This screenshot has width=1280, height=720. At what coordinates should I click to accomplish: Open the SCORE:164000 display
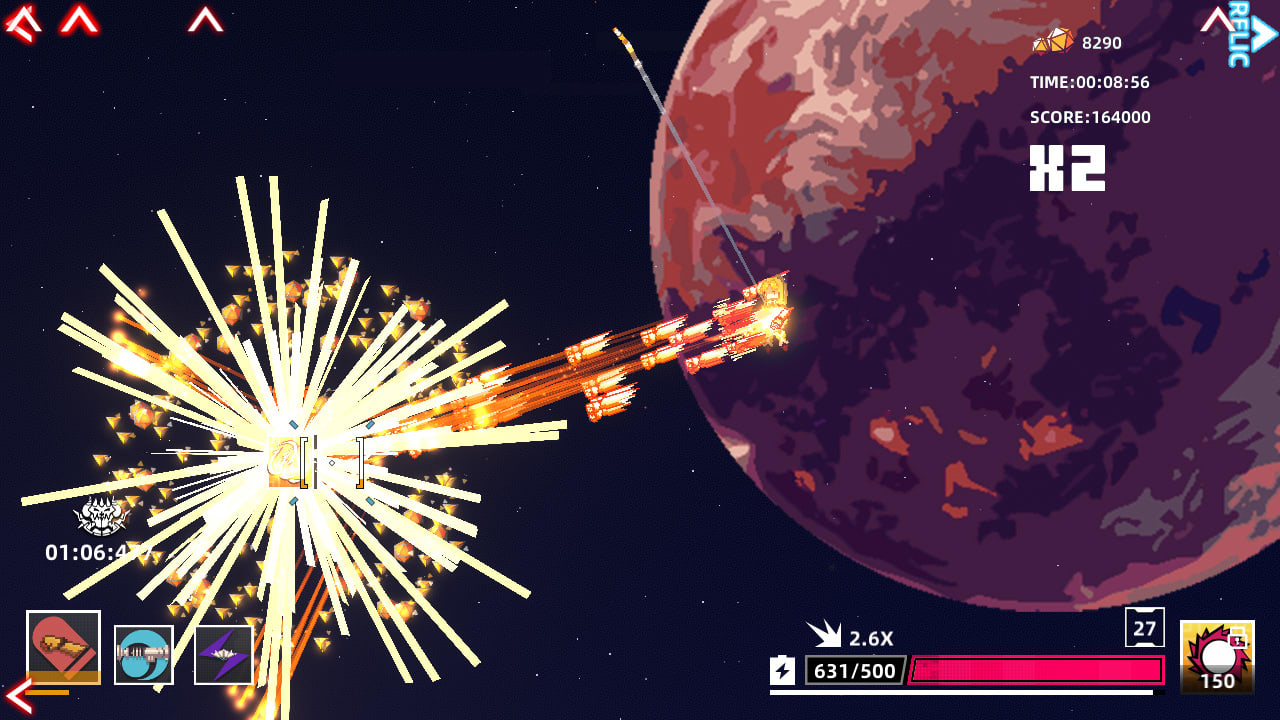(1090, 117)
